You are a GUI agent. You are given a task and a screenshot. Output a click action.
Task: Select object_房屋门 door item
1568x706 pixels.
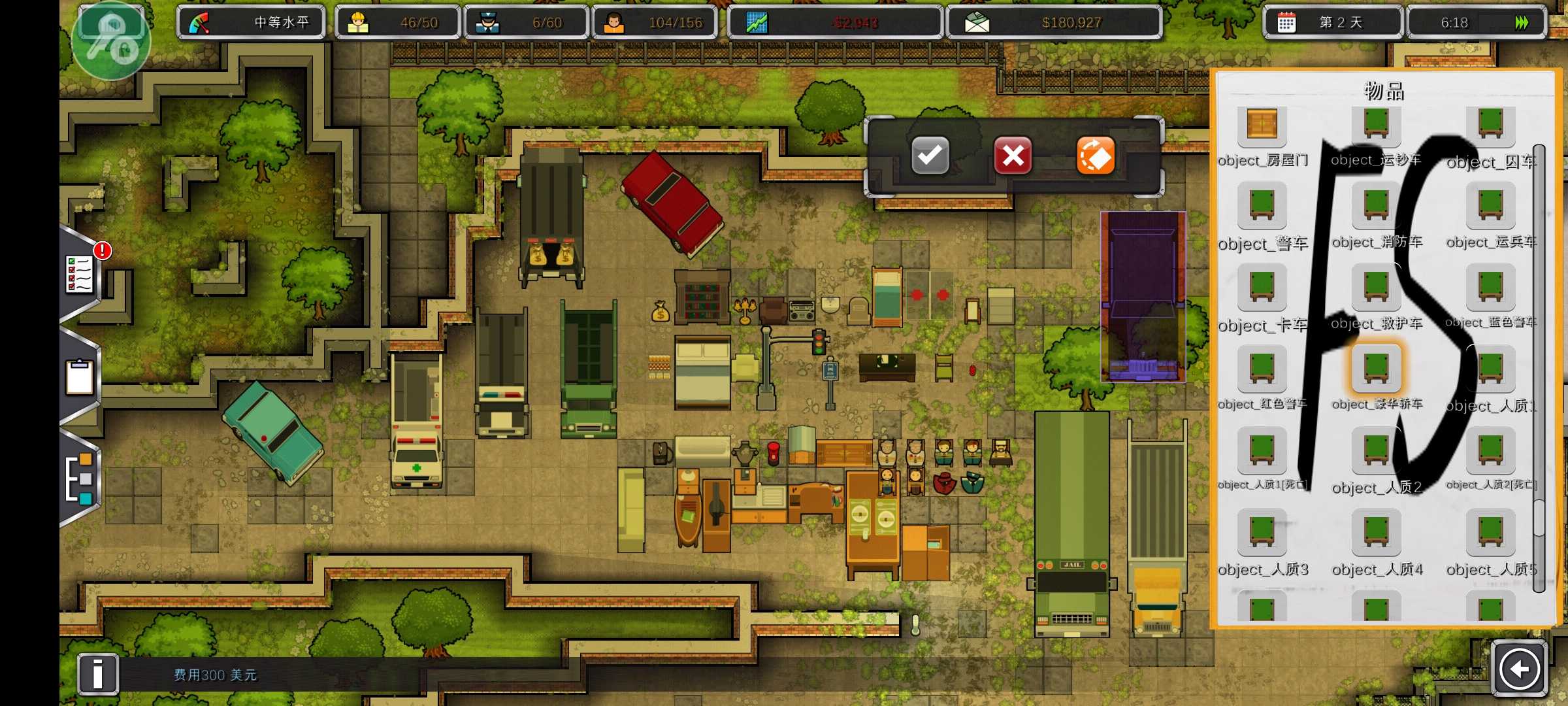(1262, 124)
